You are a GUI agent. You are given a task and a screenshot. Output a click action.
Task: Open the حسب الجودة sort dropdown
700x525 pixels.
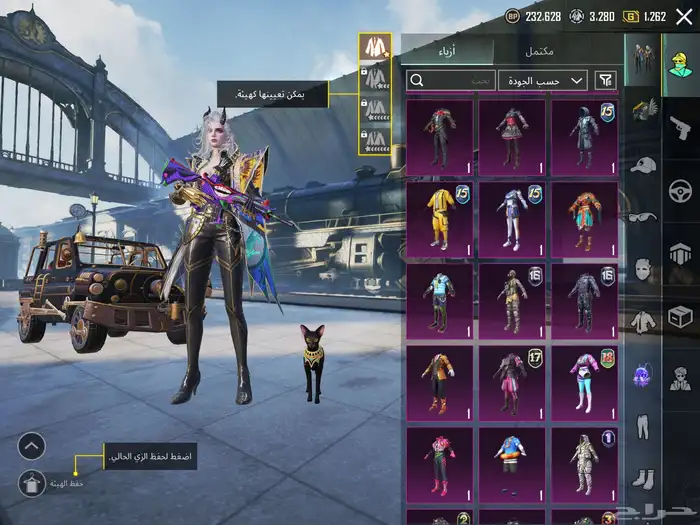[543, 80]
